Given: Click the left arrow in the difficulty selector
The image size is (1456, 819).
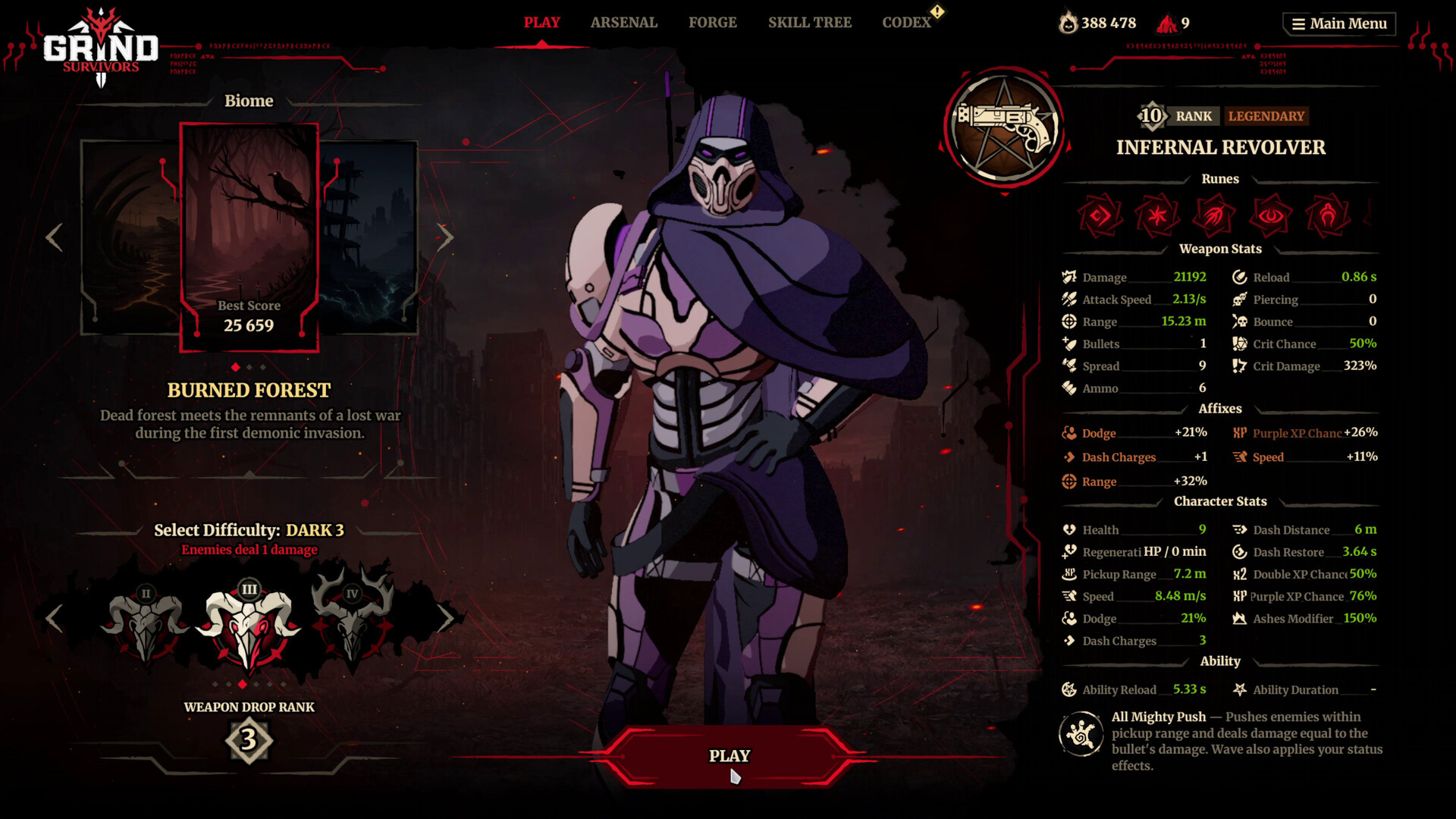Looking at the screenshot, I should coord(53,618).
